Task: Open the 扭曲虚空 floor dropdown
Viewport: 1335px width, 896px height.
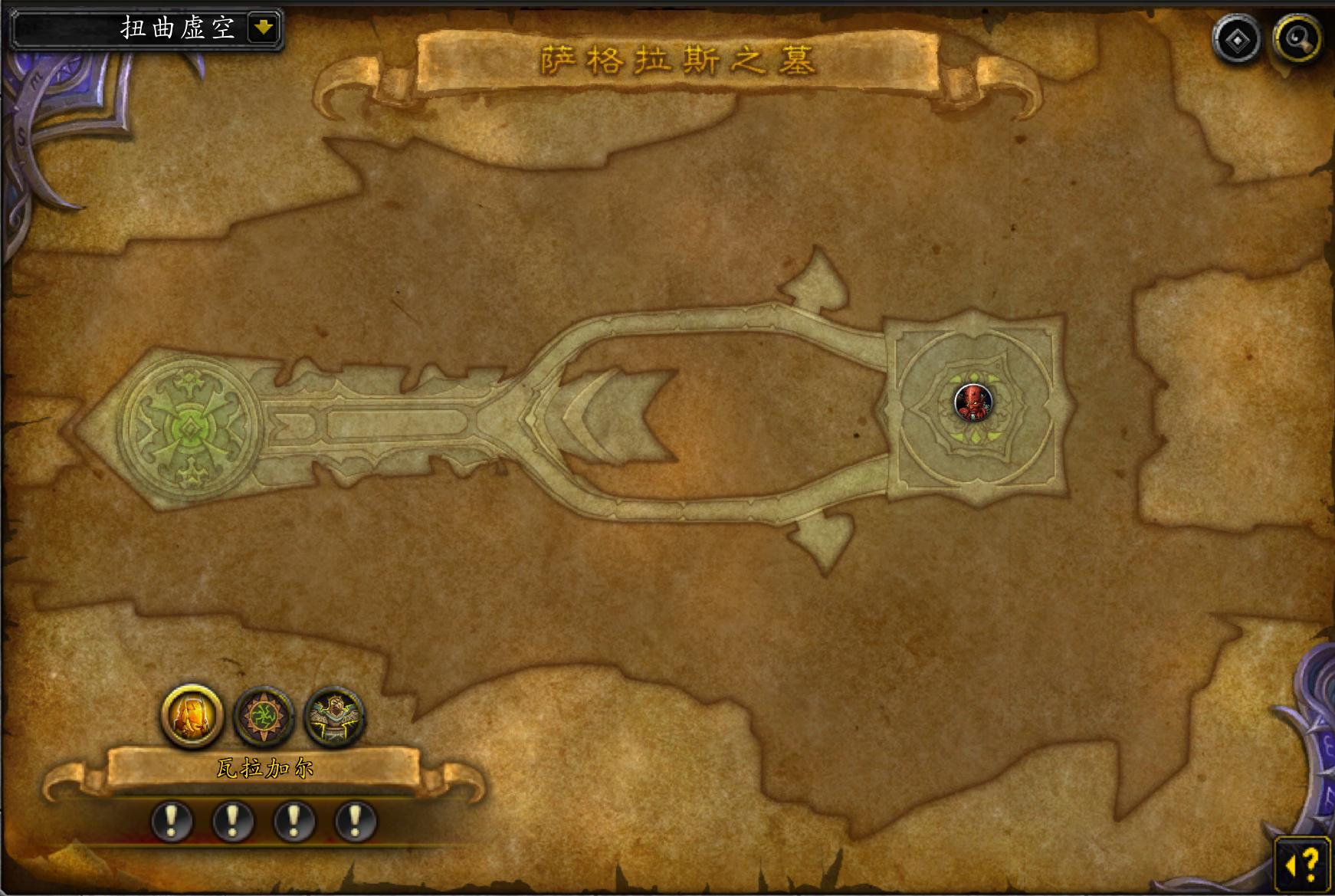Action: pos(263,29)
